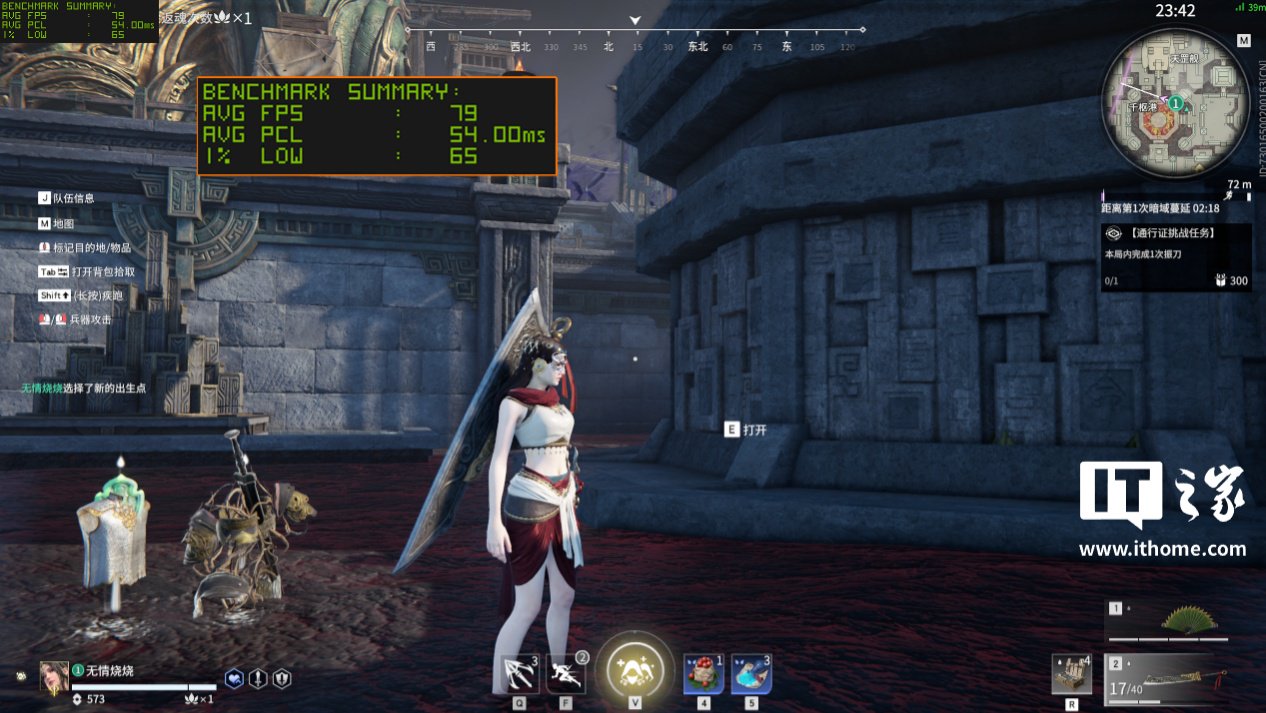Screen dimensions: 1266x713
Task: Trigger the dash skill icon
Action: [x=566, y=671]
